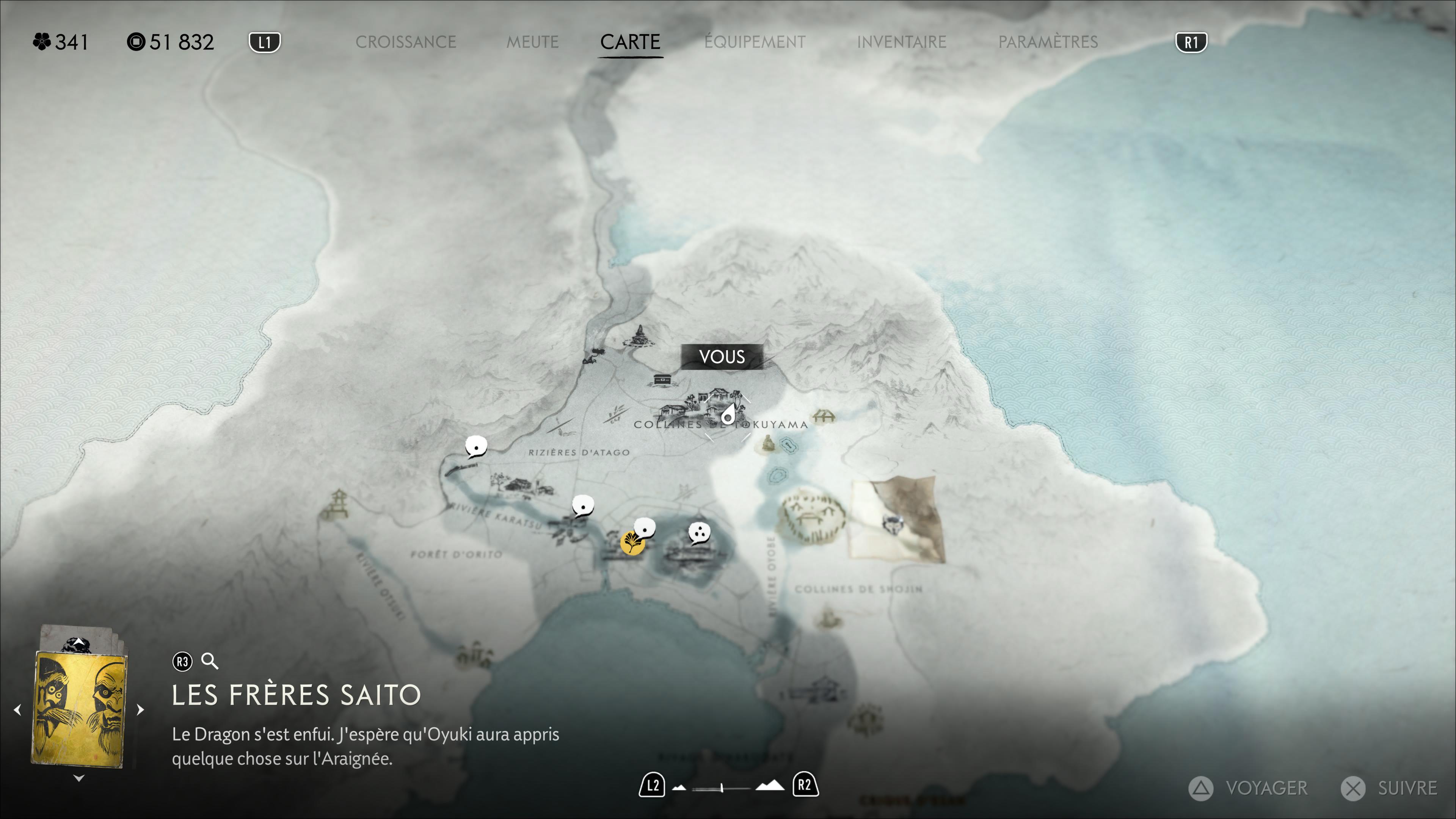Open the Inventaire tab
1456x819 pixels.
tap(901, 42)
